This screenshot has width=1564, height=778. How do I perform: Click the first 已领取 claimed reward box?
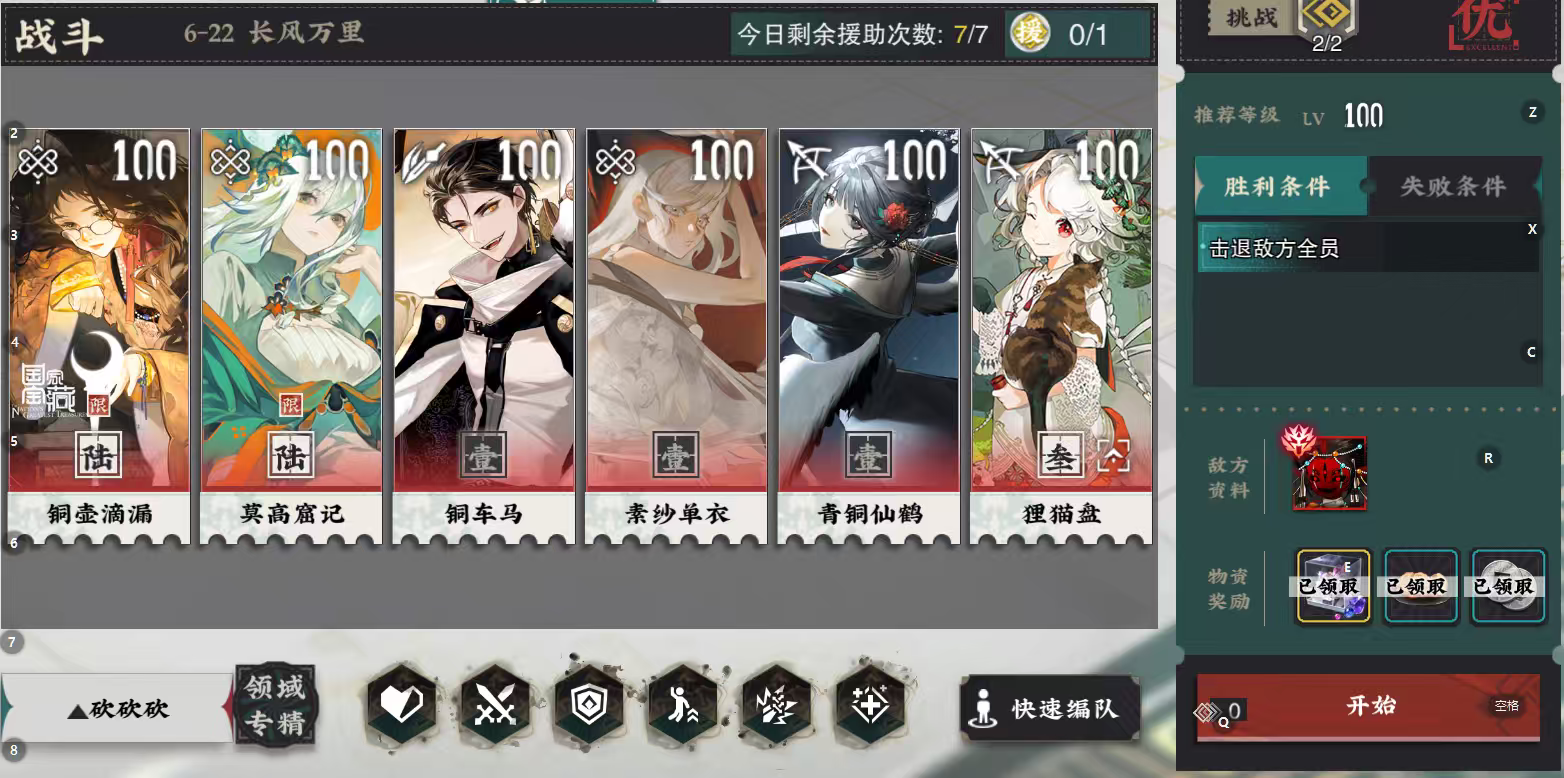1334,587
